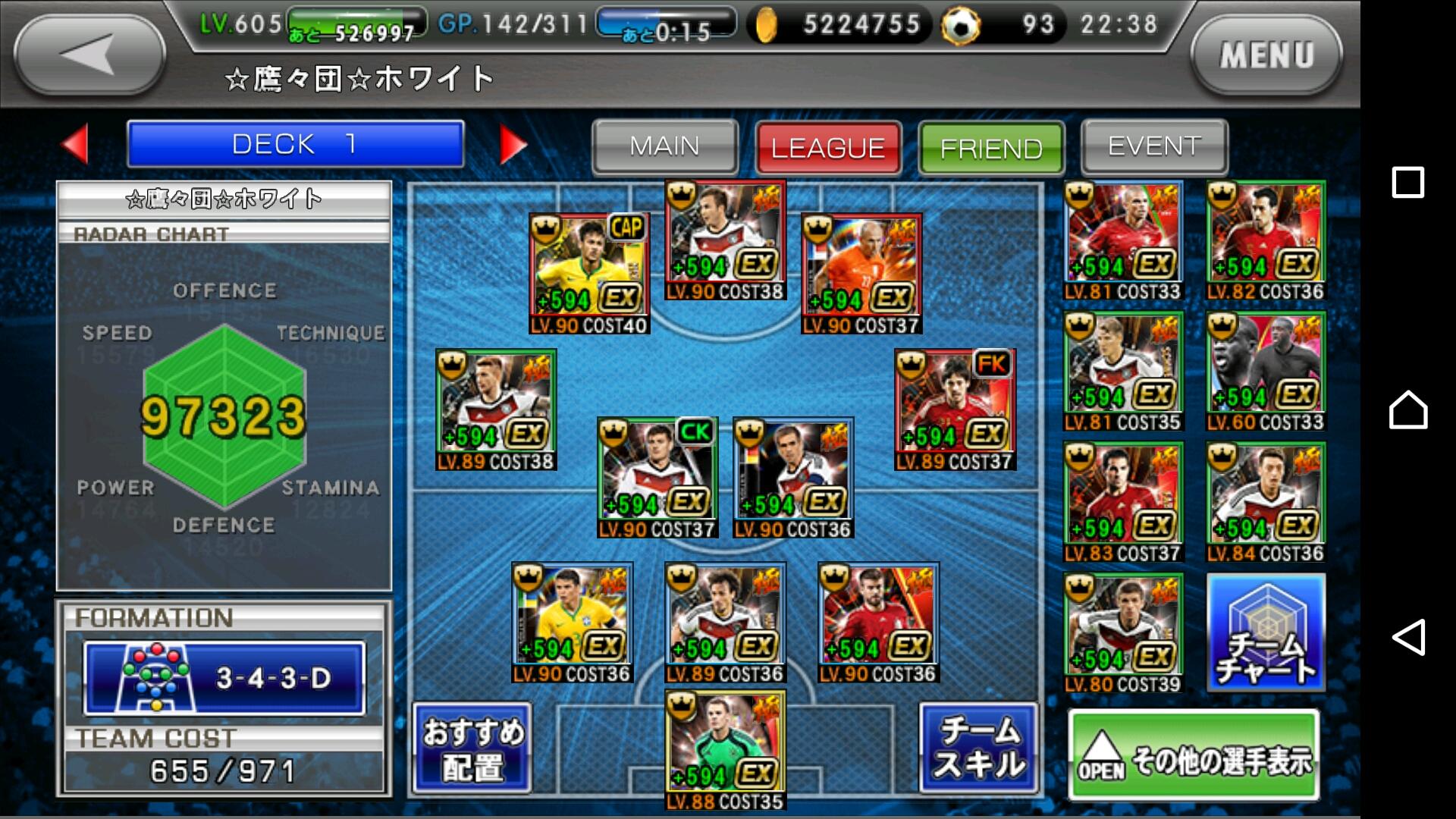Open the FRIEND tab

(991, 147)
